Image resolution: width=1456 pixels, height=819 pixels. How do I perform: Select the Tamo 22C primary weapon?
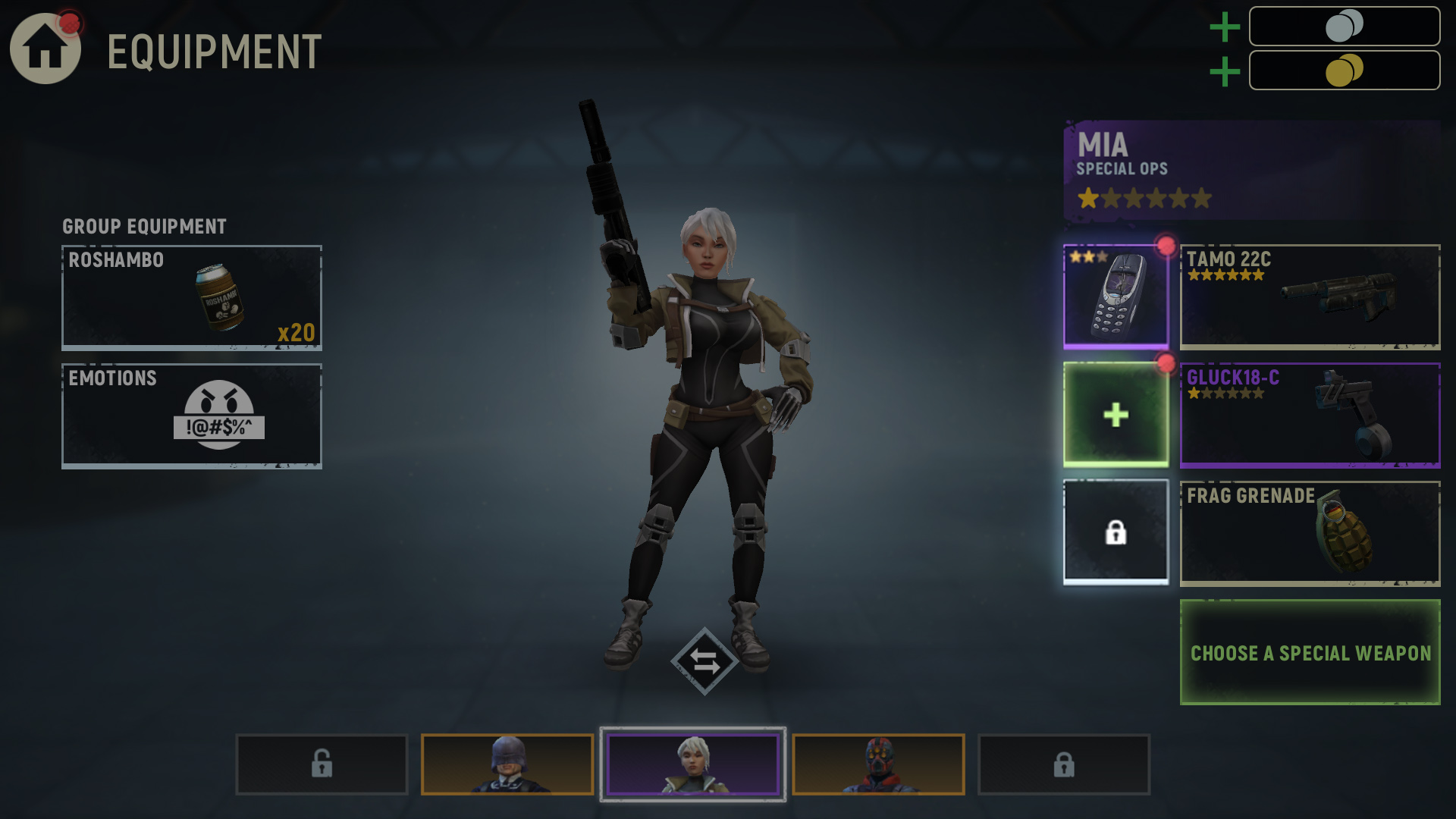pyautogui.click(x=1310, y=297)
